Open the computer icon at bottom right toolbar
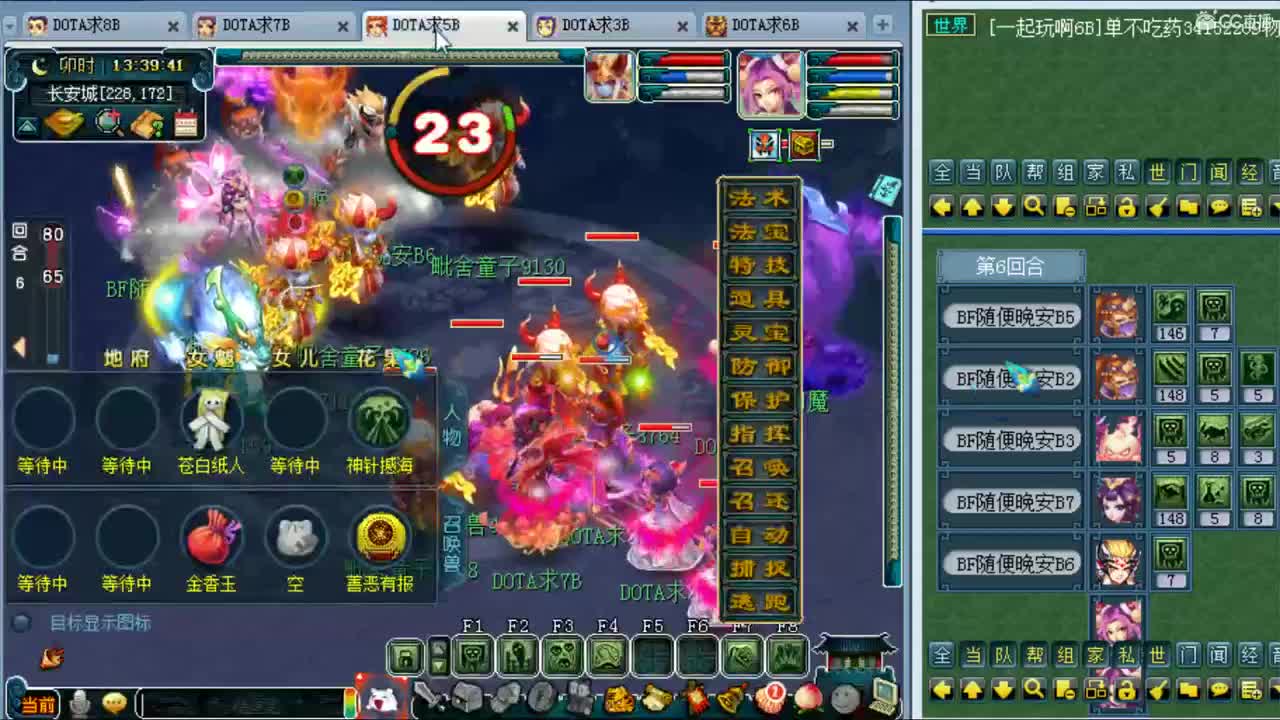The image size is (1280, 720). [884, 696]
